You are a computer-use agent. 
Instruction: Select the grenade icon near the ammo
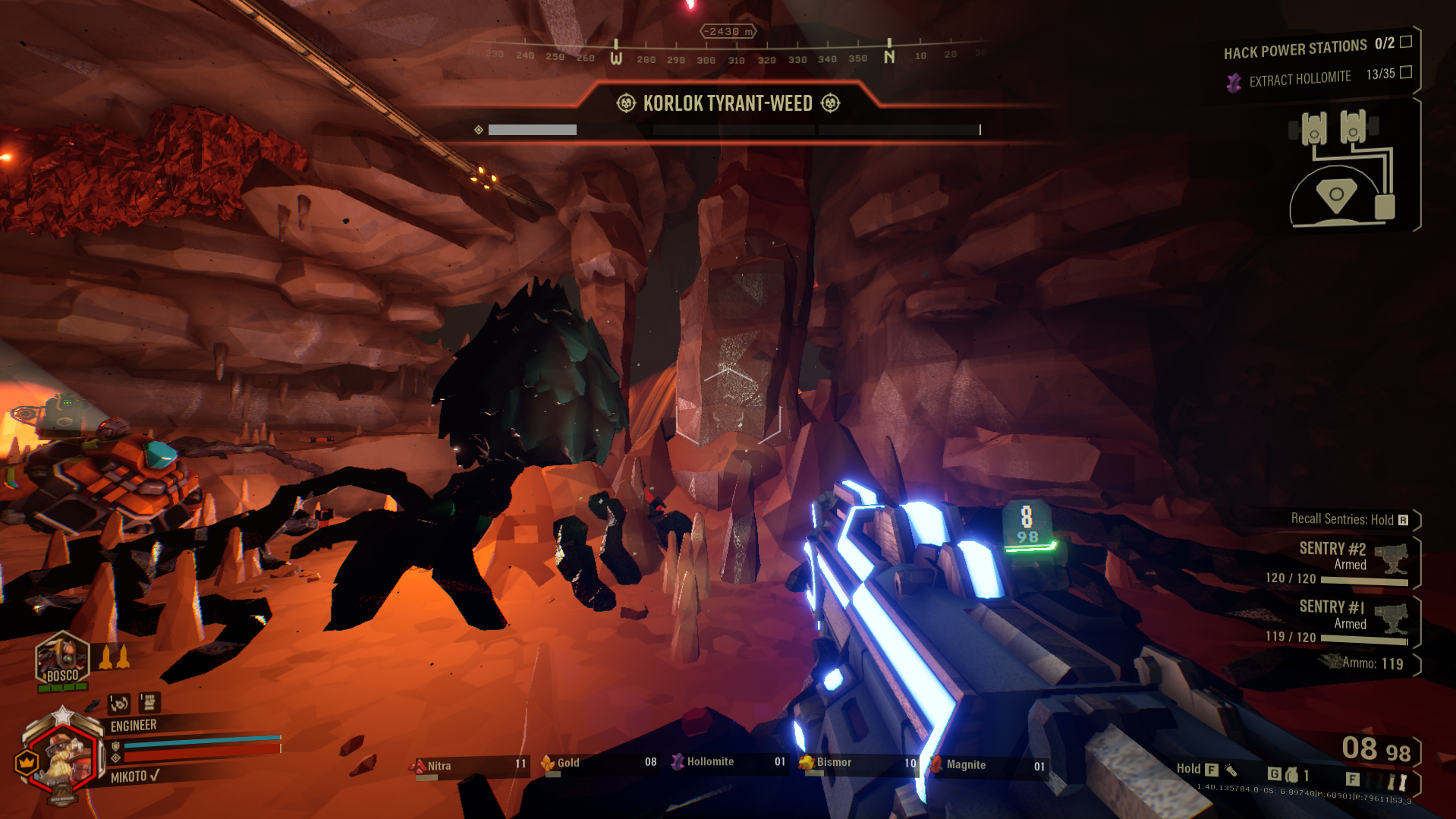point(1291,775)
